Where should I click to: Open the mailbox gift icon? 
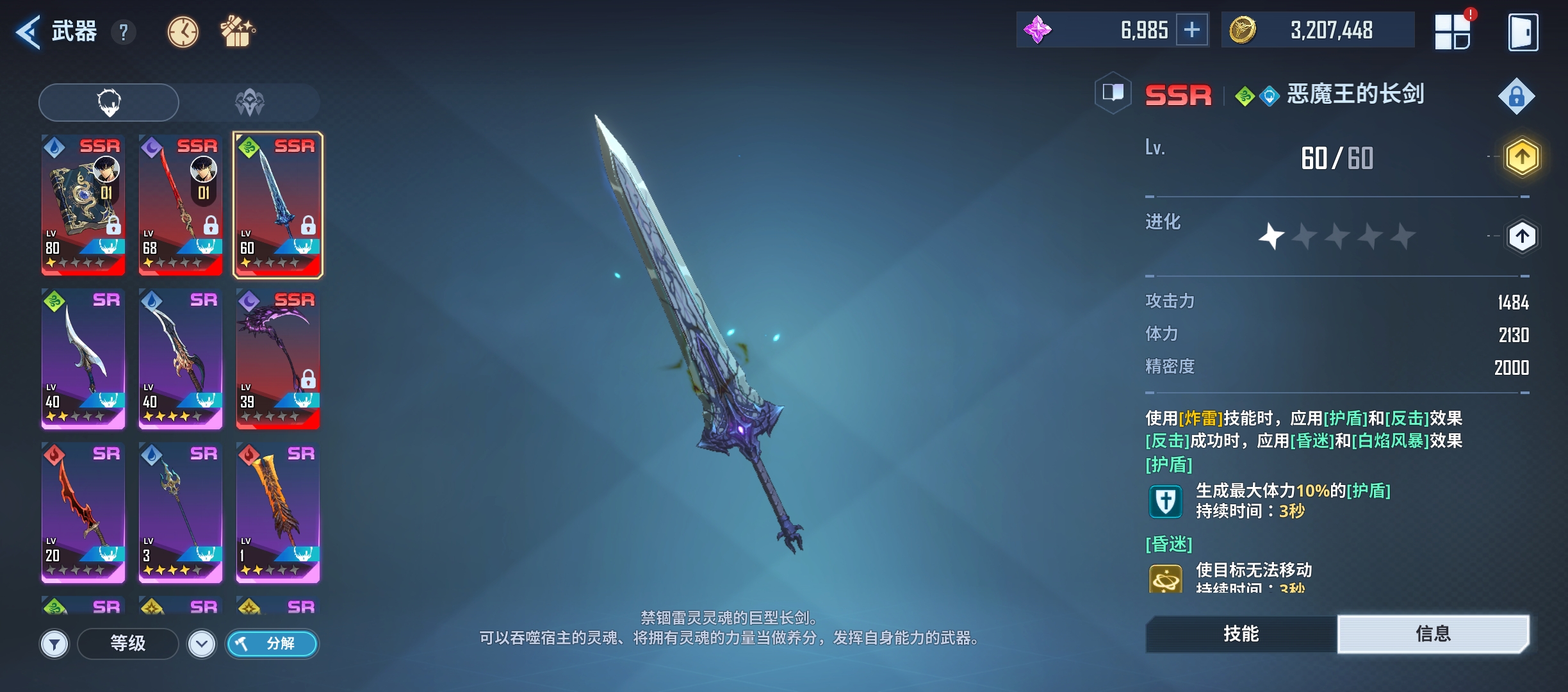[239, 31]
